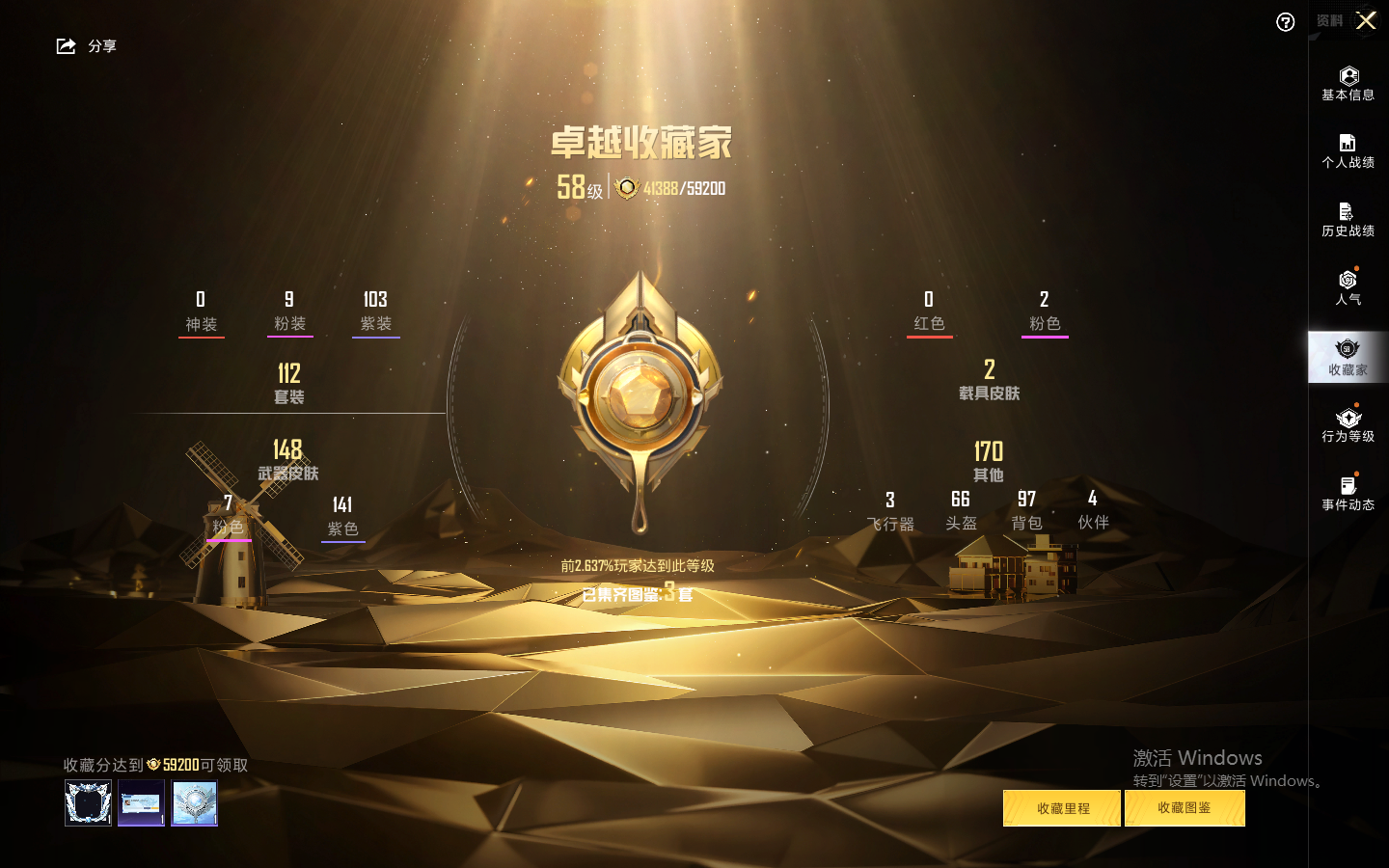Select the blue card reward thumbnail
The image size is (1389, 868).
coord(141,802)
